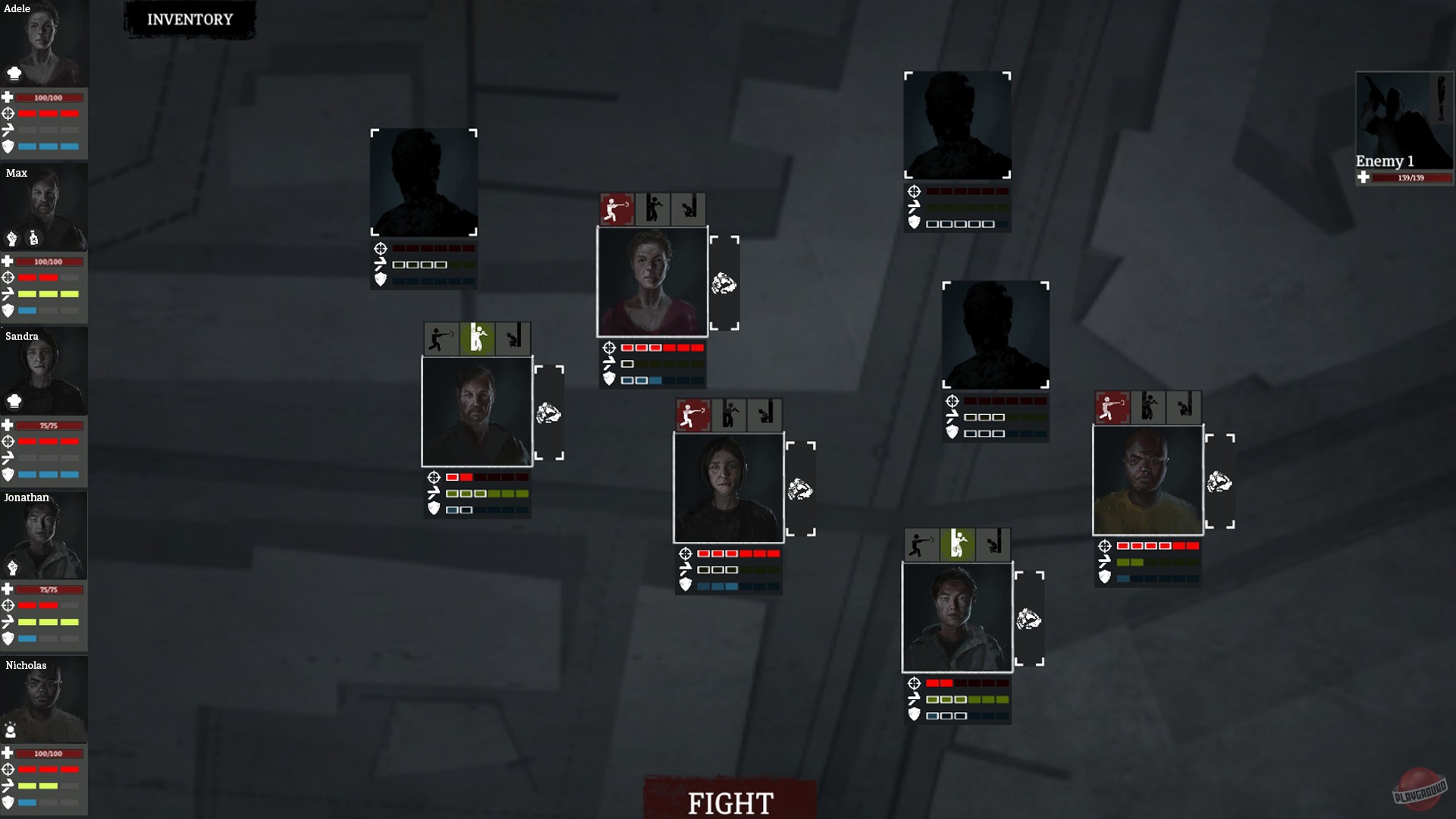Click the chef hat icon on Sandra's sidebar panel

click(x=13, y=401)
